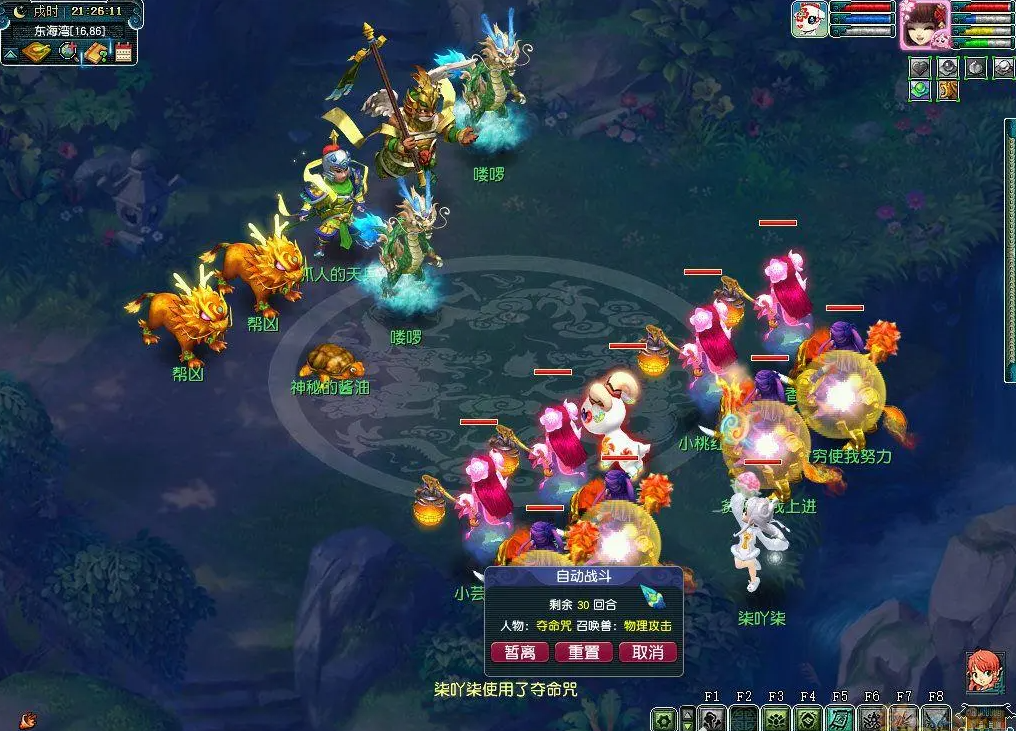Viewport: 1016px width, 731px height.
Task: Open the help book with question mark
Action: tap(96, 52)
